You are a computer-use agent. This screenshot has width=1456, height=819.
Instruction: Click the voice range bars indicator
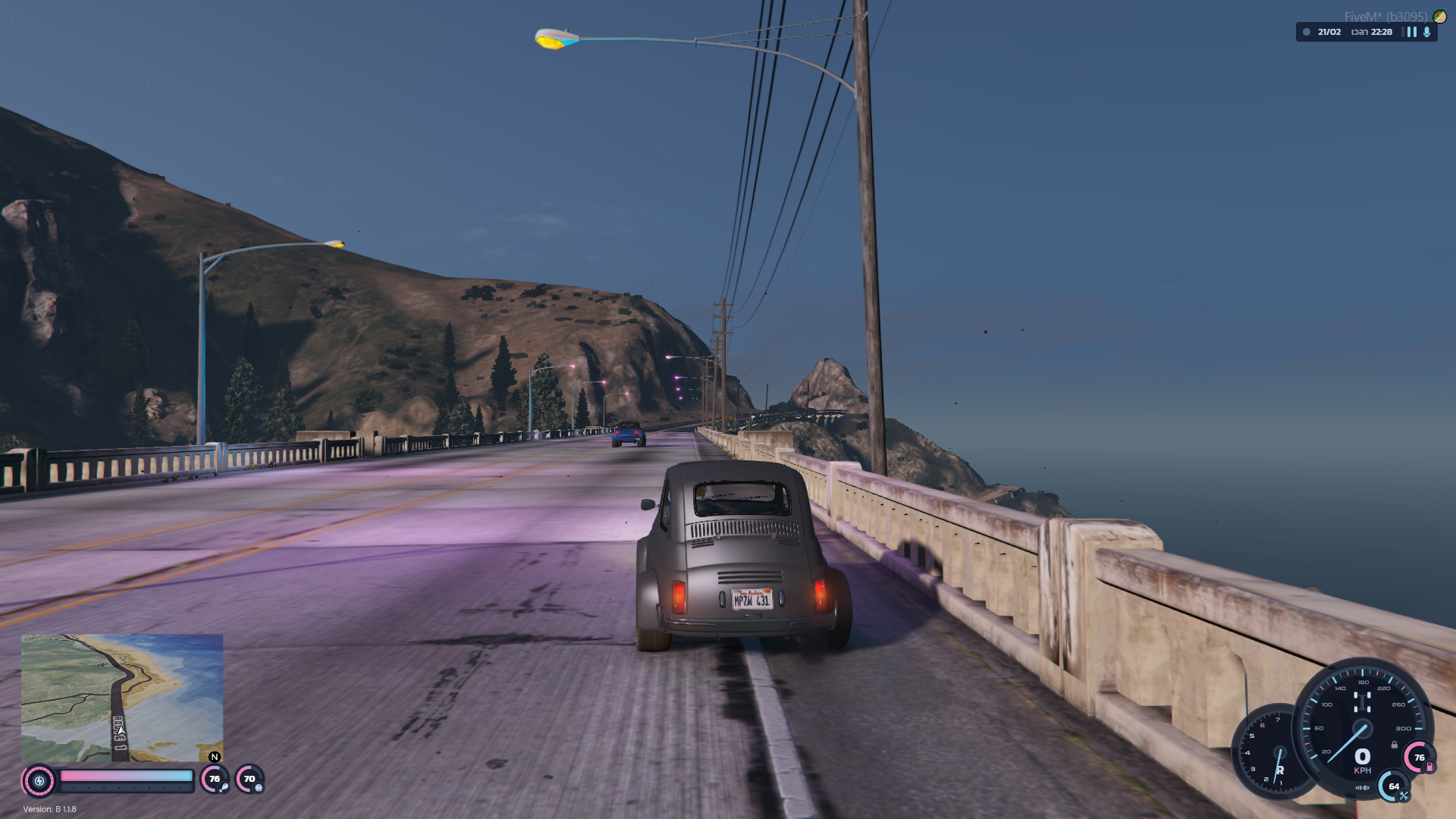point(1411,32)
